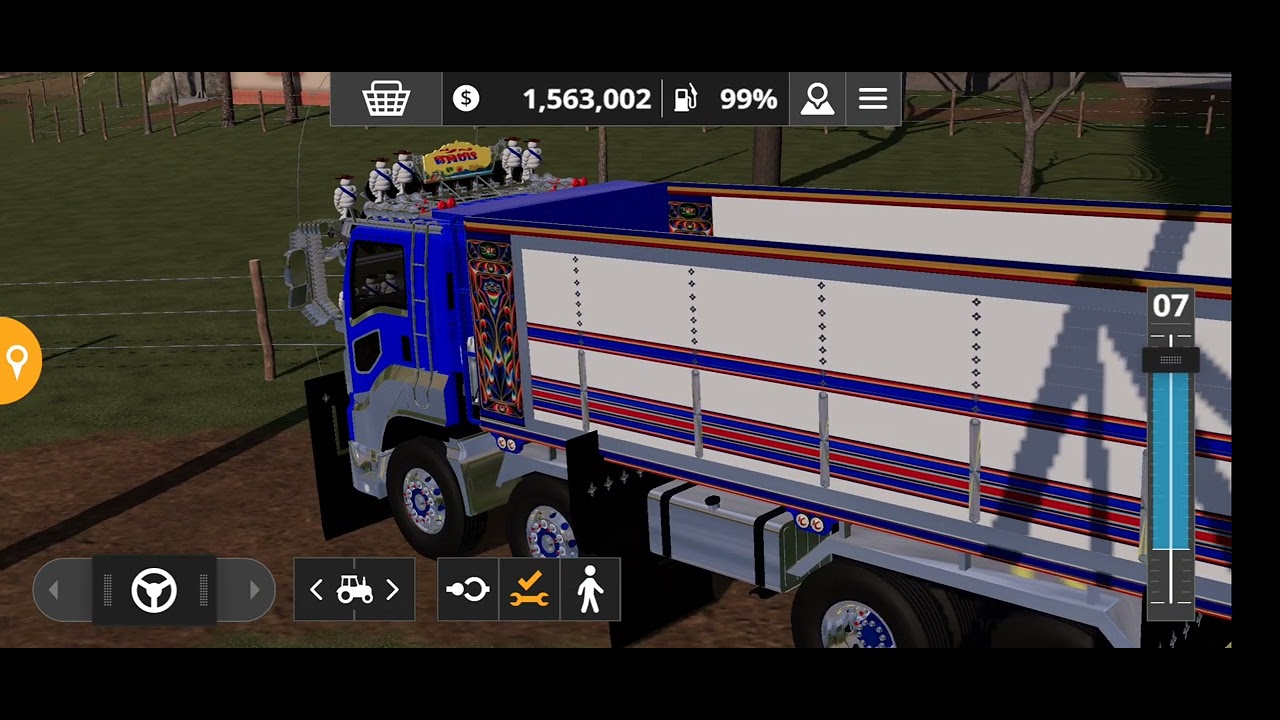Viewport: 1280px width, 720px height.
Task: Open the hamburger main menu
Action: tap(873, 99)
